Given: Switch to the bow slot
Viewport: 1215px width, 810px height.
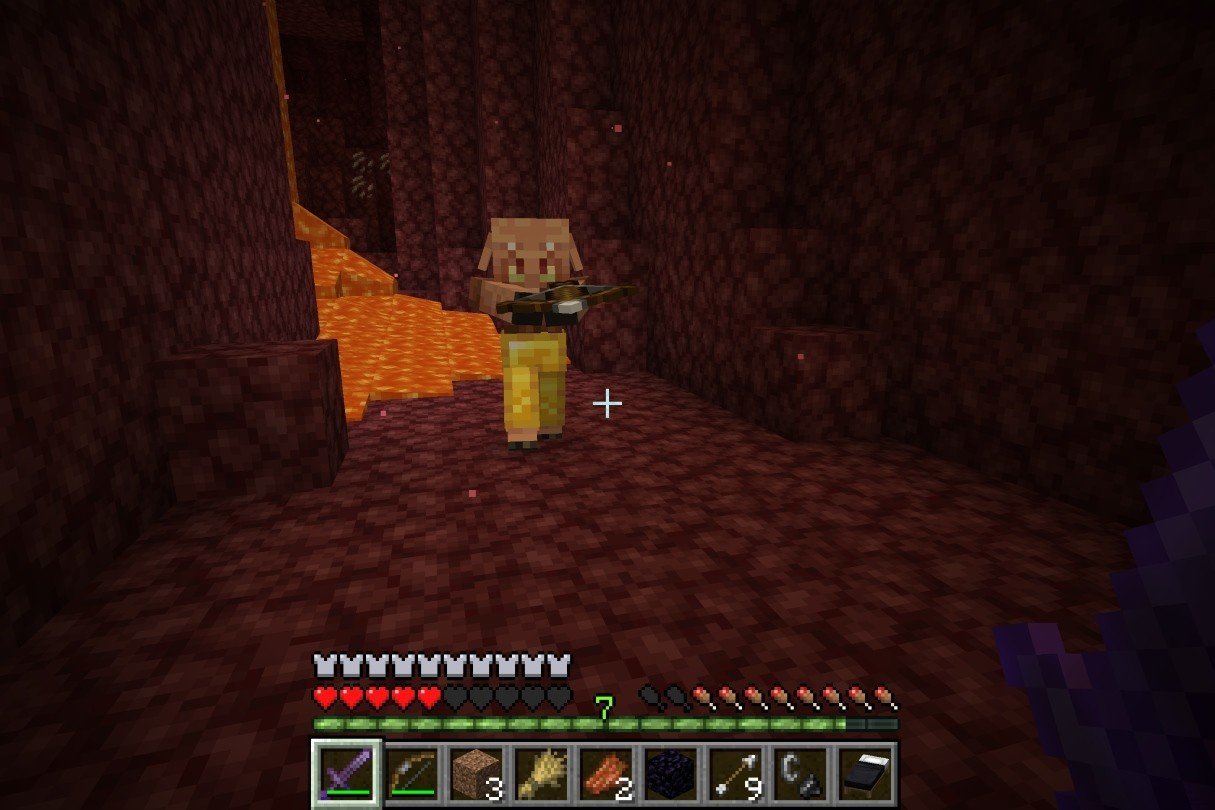Looking at the screenshot, I should pyautogui.click(x=411, y=774).
